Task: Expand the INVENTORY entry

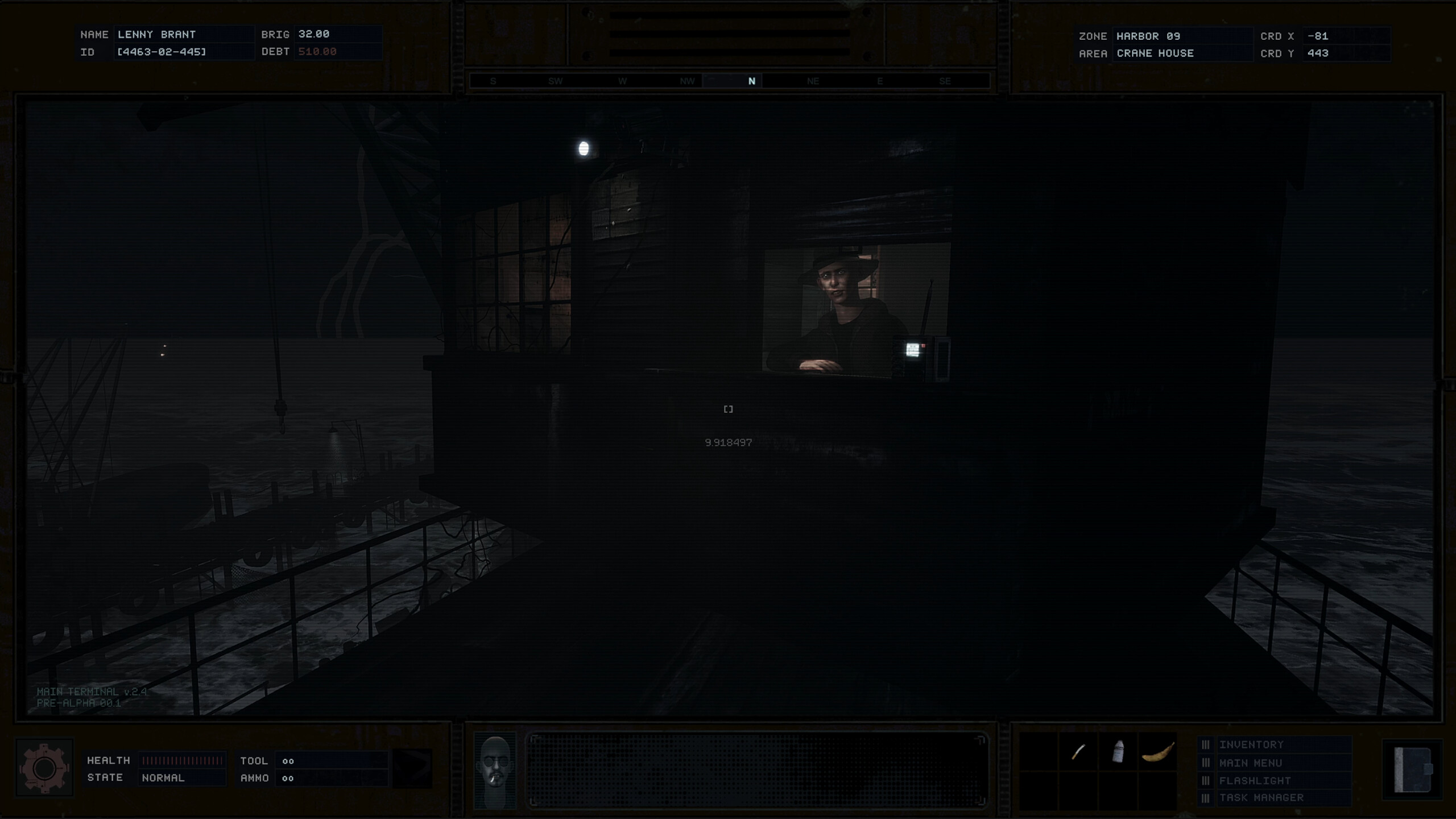Action: [1251, 744]
